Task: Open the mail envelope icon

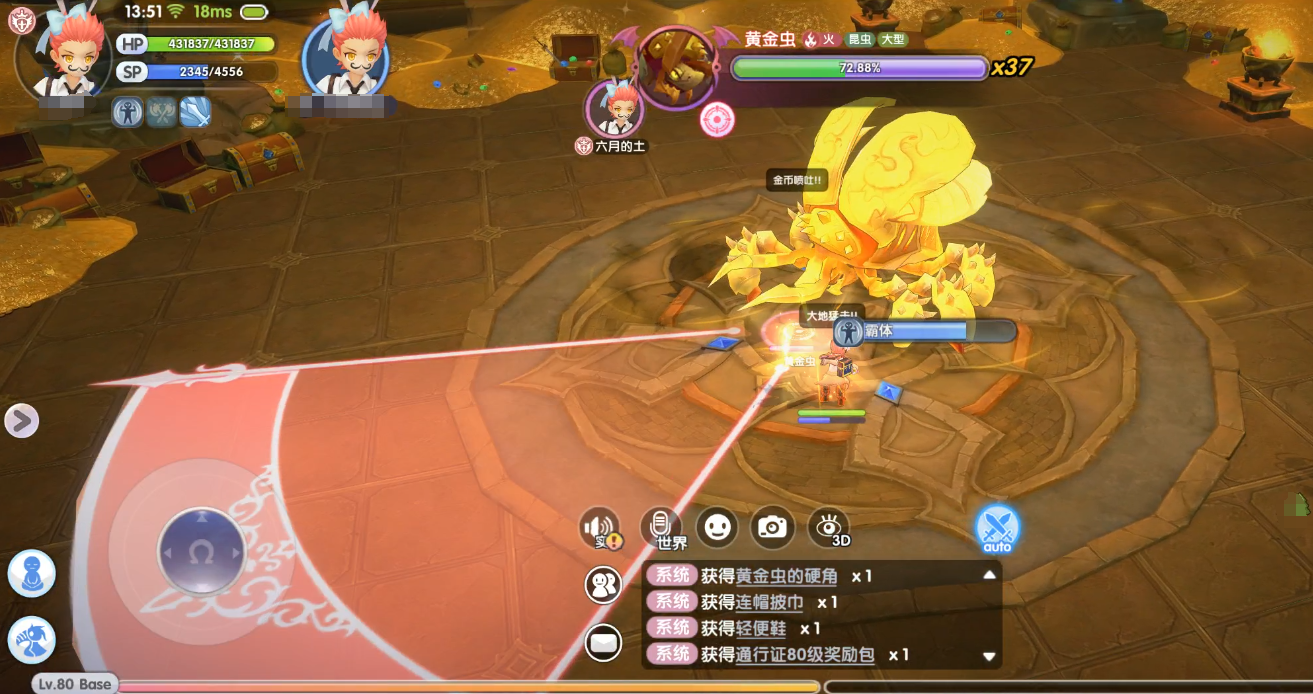Action: pyautogui.click(x=603, y=642)
